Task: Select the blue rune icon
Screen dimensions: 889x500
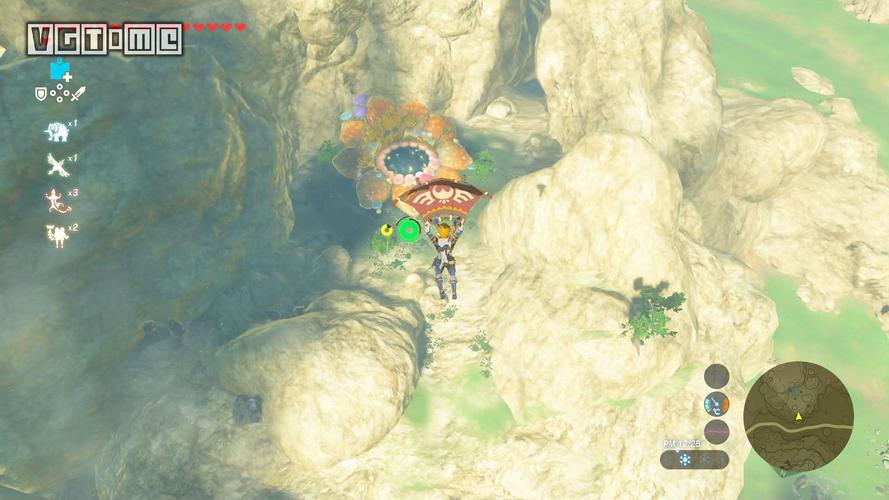Action: (x=60, y=70)
